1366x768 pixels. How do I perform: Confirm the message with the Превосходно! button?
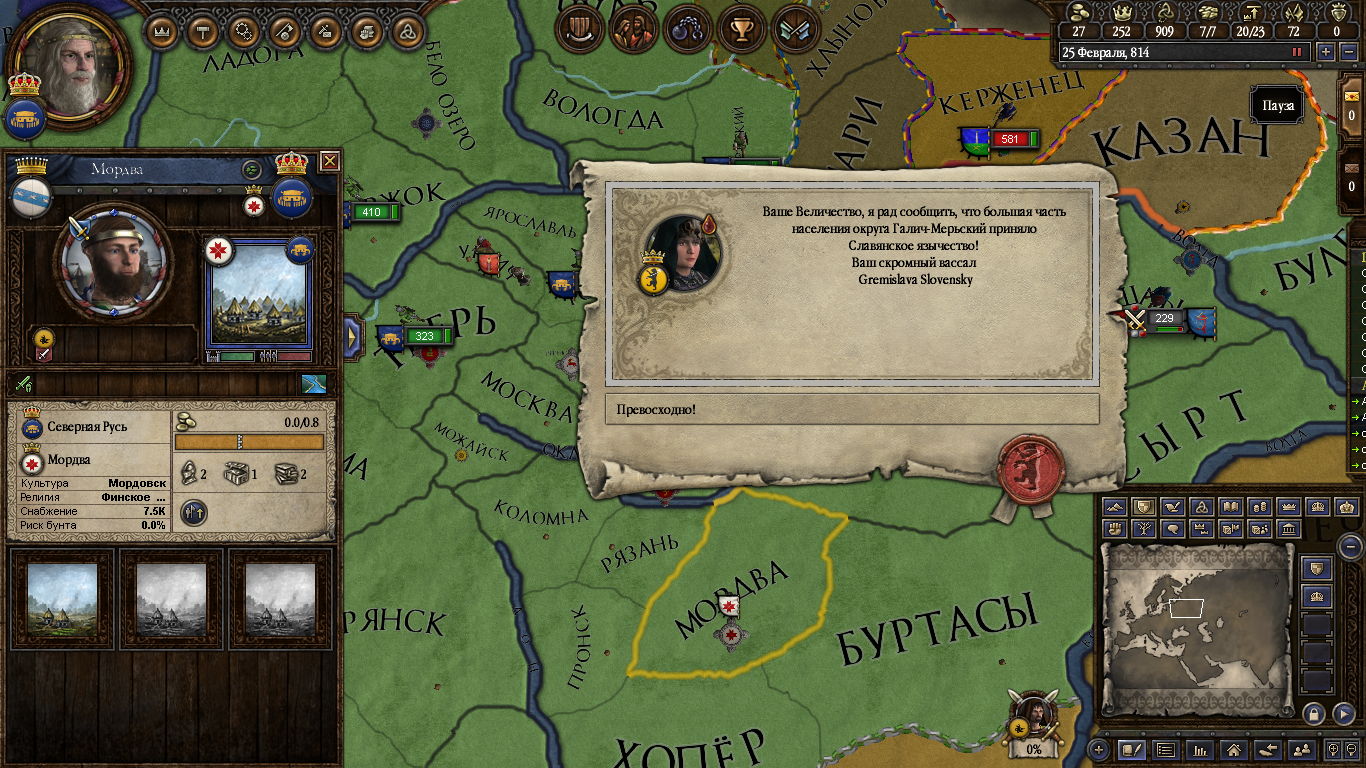tap(851, 409)
